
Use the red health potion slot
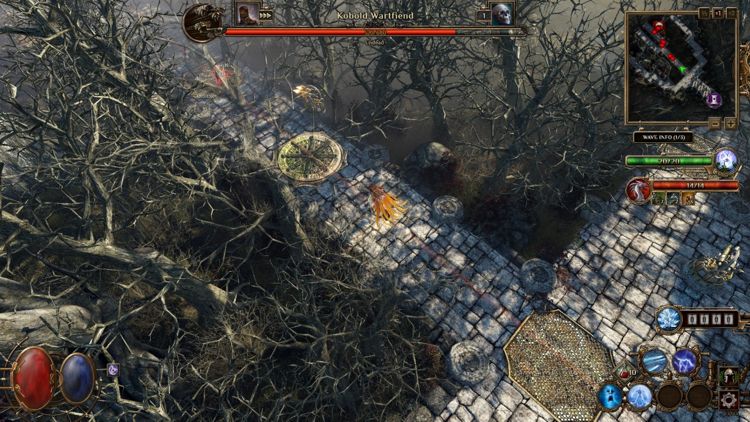click(x=625, y=374)
